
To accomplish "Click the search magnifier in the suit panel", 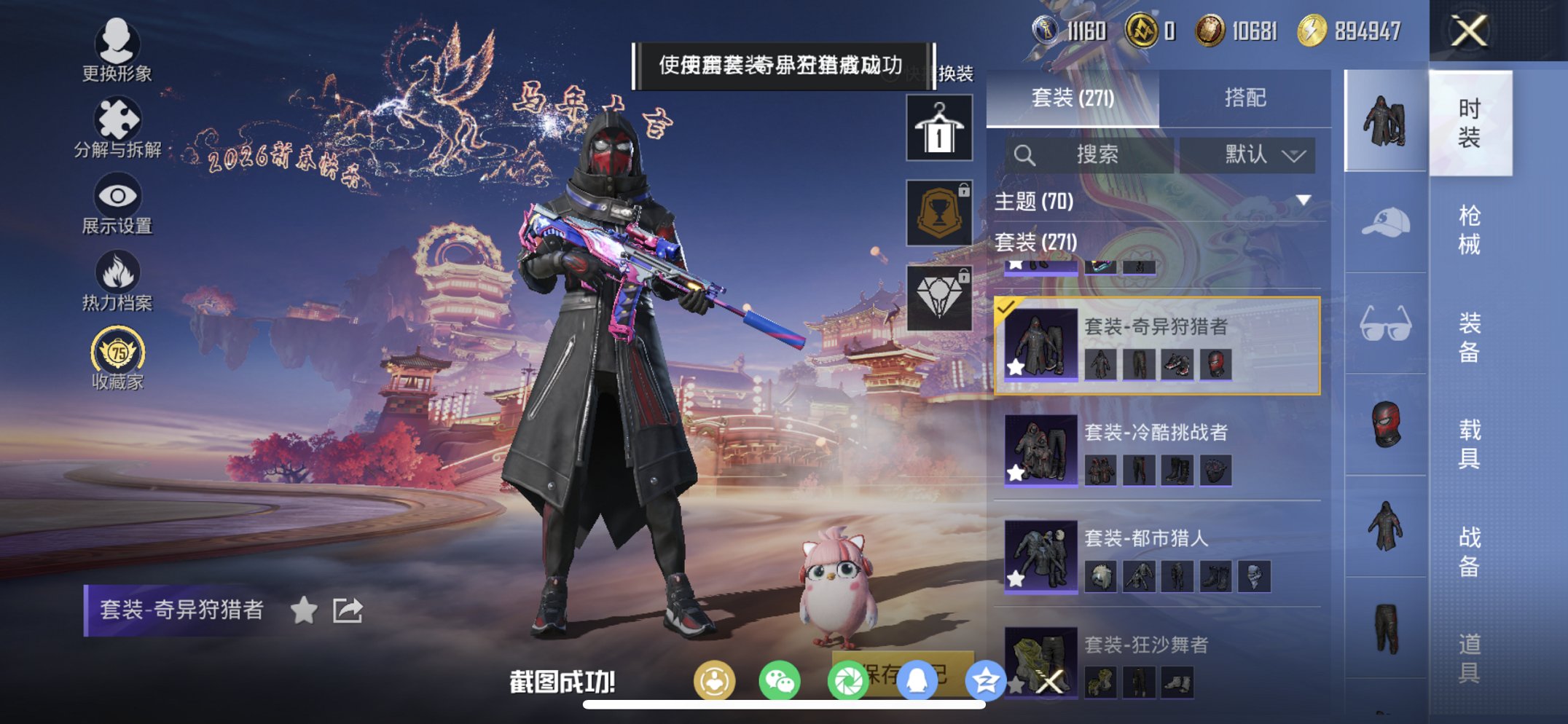I will click(1026, 154).
